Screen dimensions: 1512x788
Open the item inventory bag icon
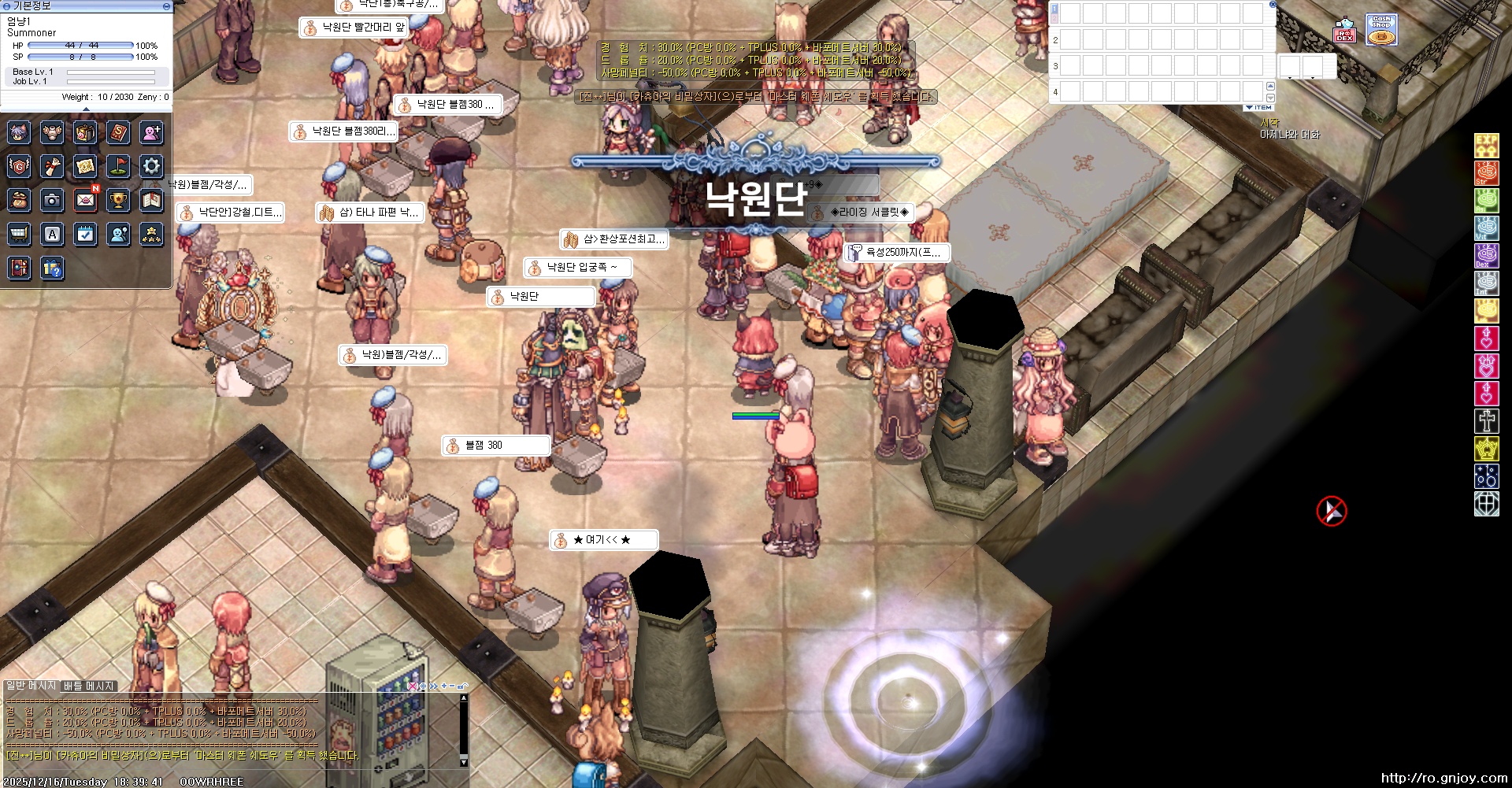click(x=85, y=133)
